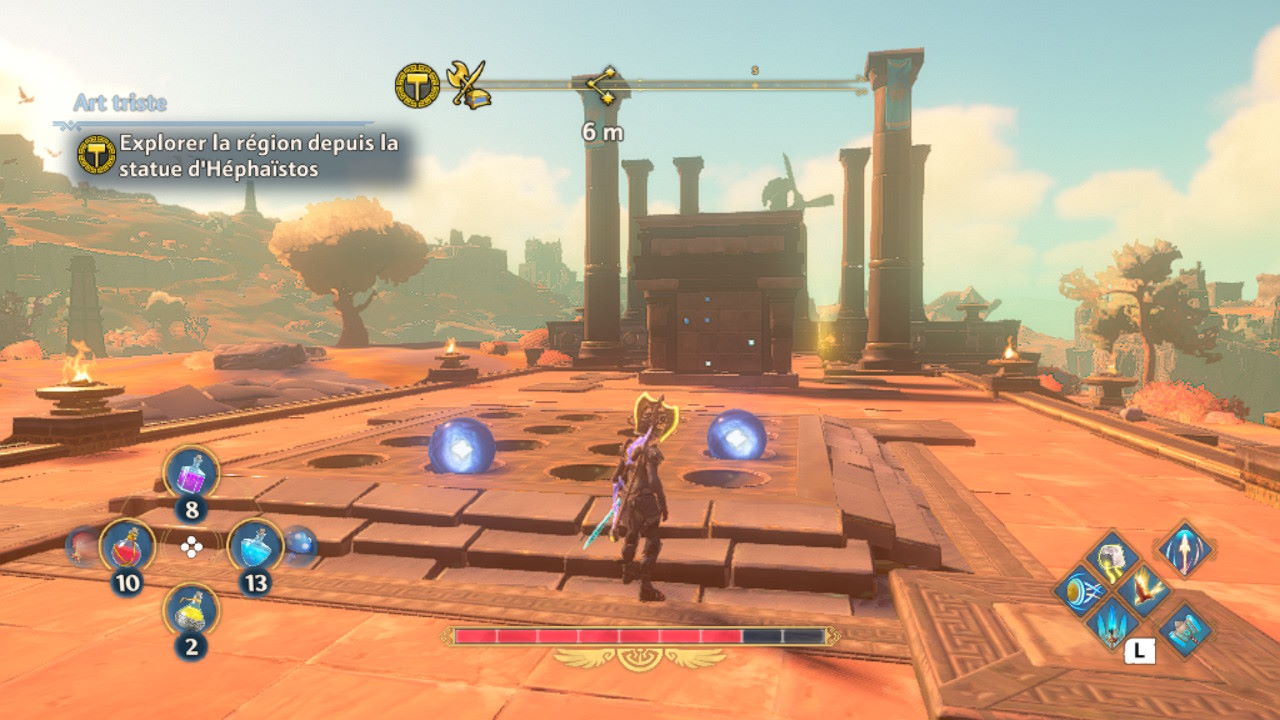Click the constellation marker on the compass
Viewport: 1280px width, 720px height.
tap(603, 83)
